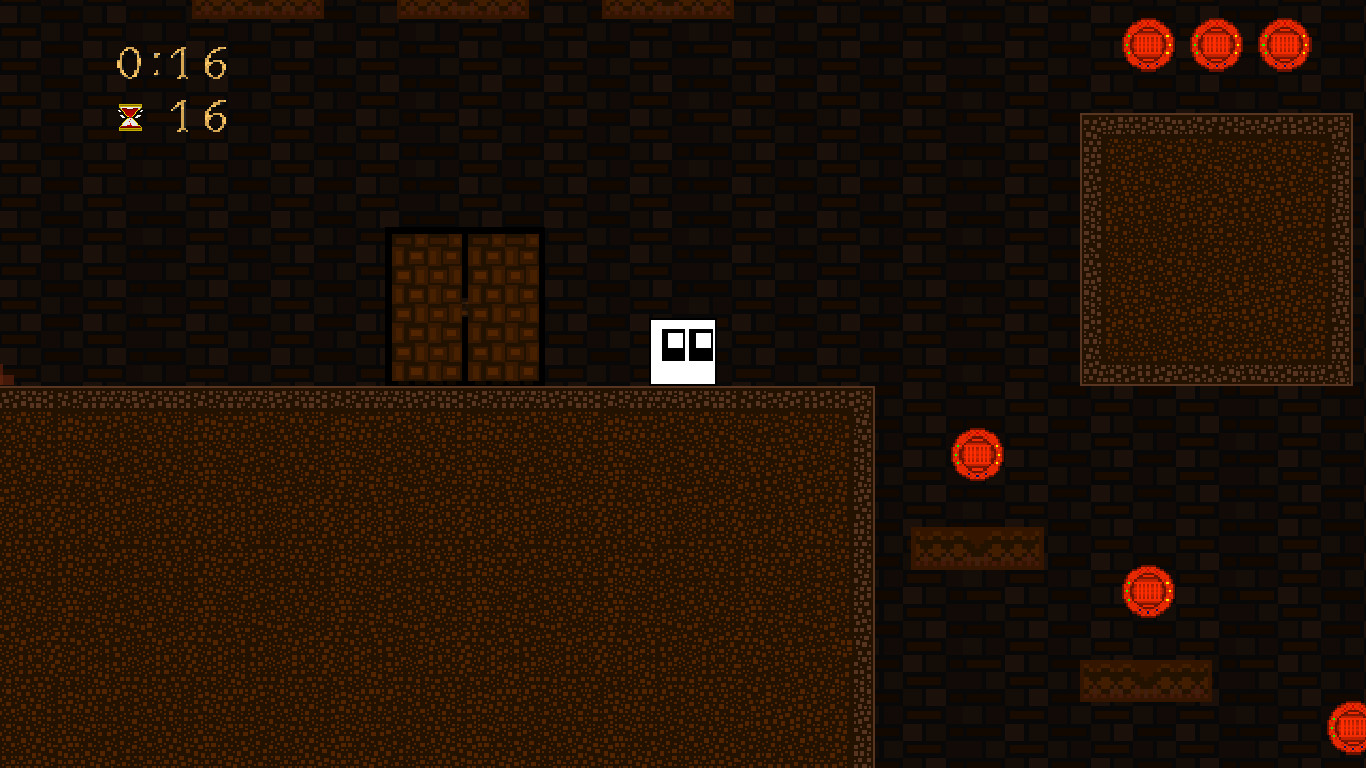The image size is (1366, 768).
Task: Click the leftmost red coin at top right
Action: [1147, 44]
